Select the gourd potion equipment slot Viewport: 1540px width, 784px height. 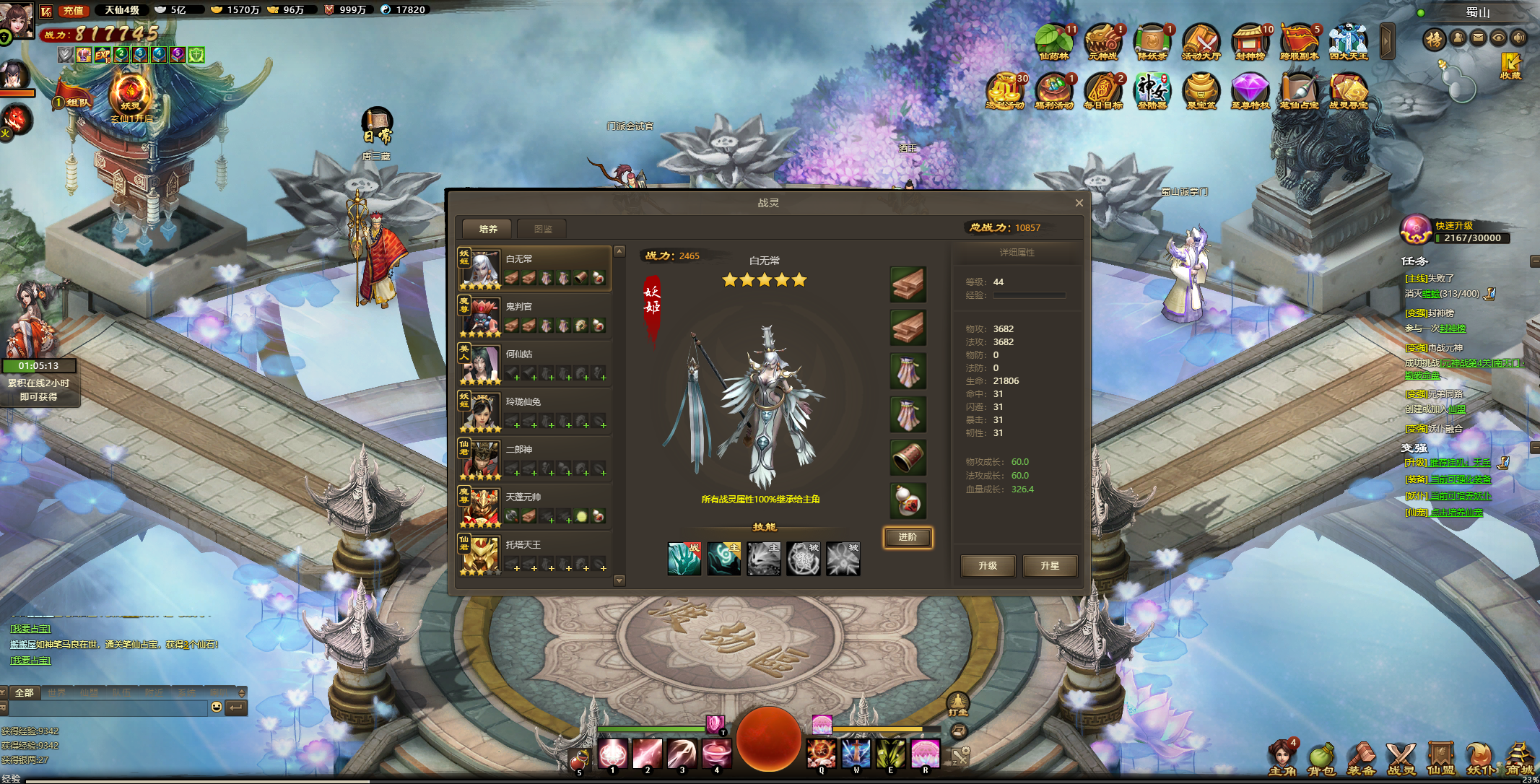coord(908,501)
